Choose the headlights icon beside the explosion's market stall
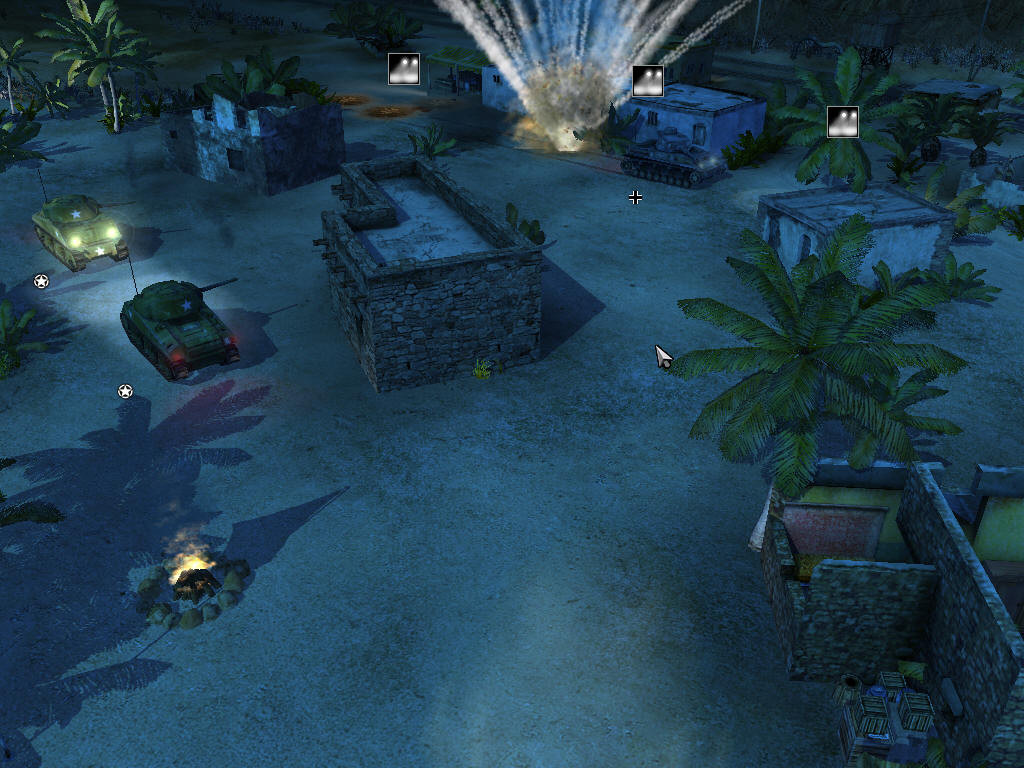Viewport: 1024px width, 768px height. point(404,69)
